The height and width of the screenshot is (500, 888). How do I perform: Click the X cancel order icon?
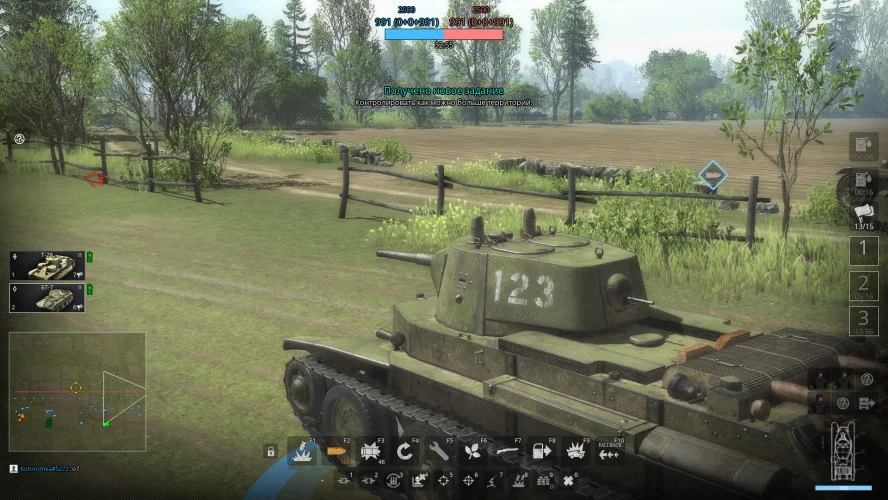click(568, 481)
